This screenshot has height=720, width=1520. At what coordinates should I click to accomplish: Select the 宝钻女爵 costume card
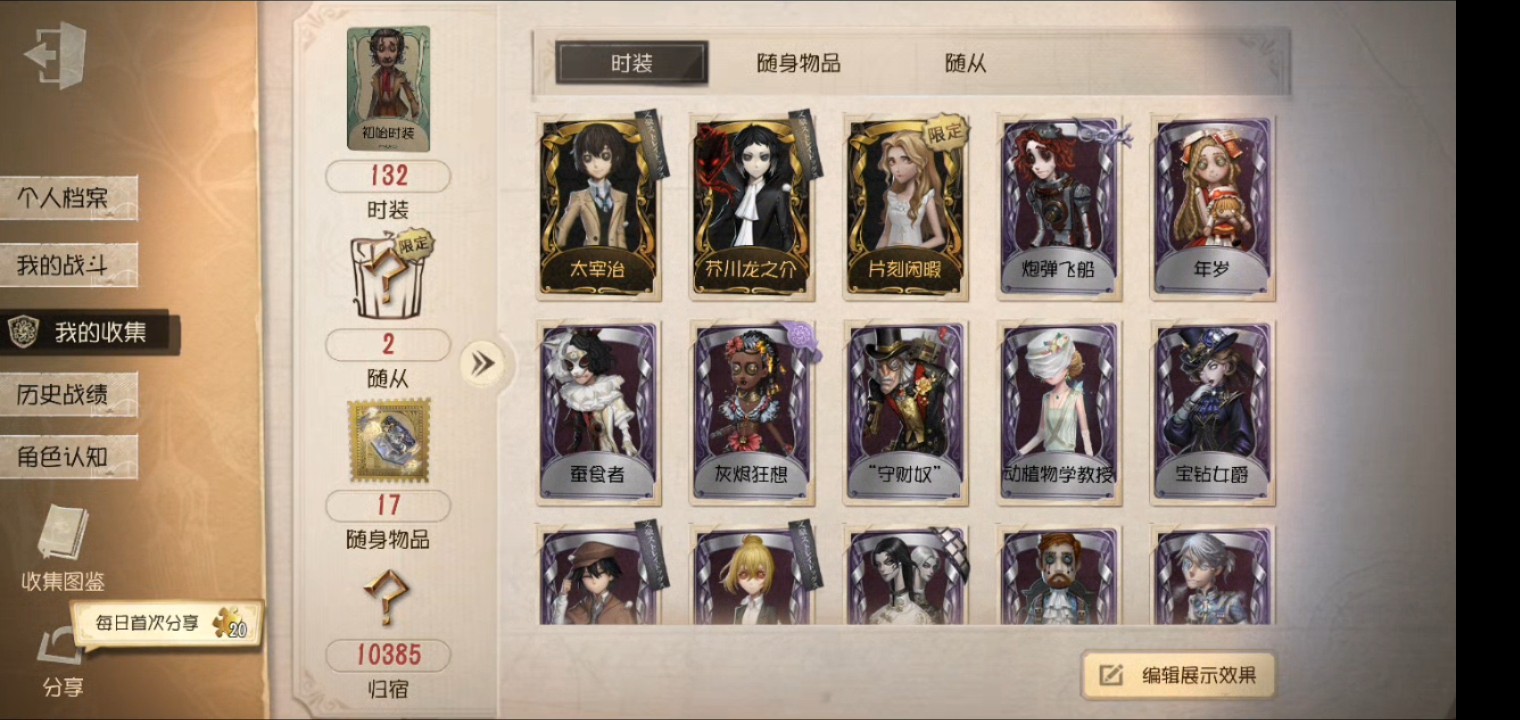(1212, 412)
